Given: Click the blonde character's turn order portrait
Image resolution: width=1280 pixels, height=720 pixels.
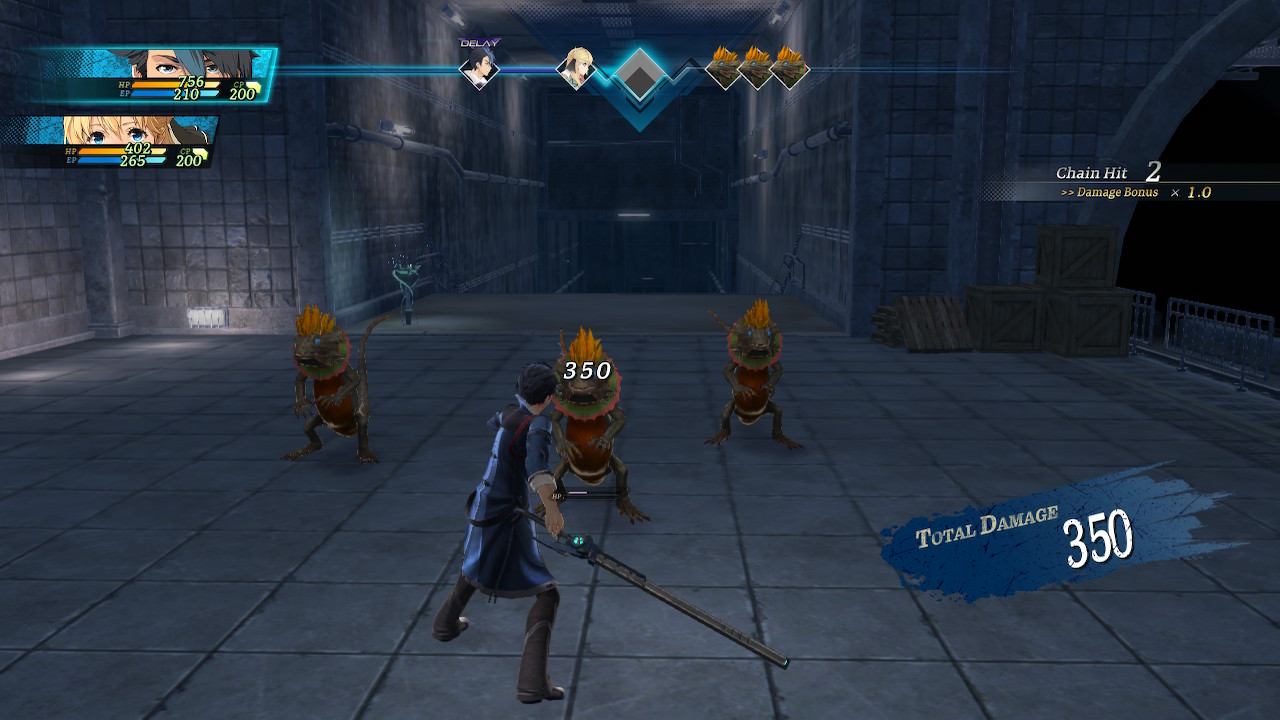Looking at the screenshot, I should tap(575, 68).
